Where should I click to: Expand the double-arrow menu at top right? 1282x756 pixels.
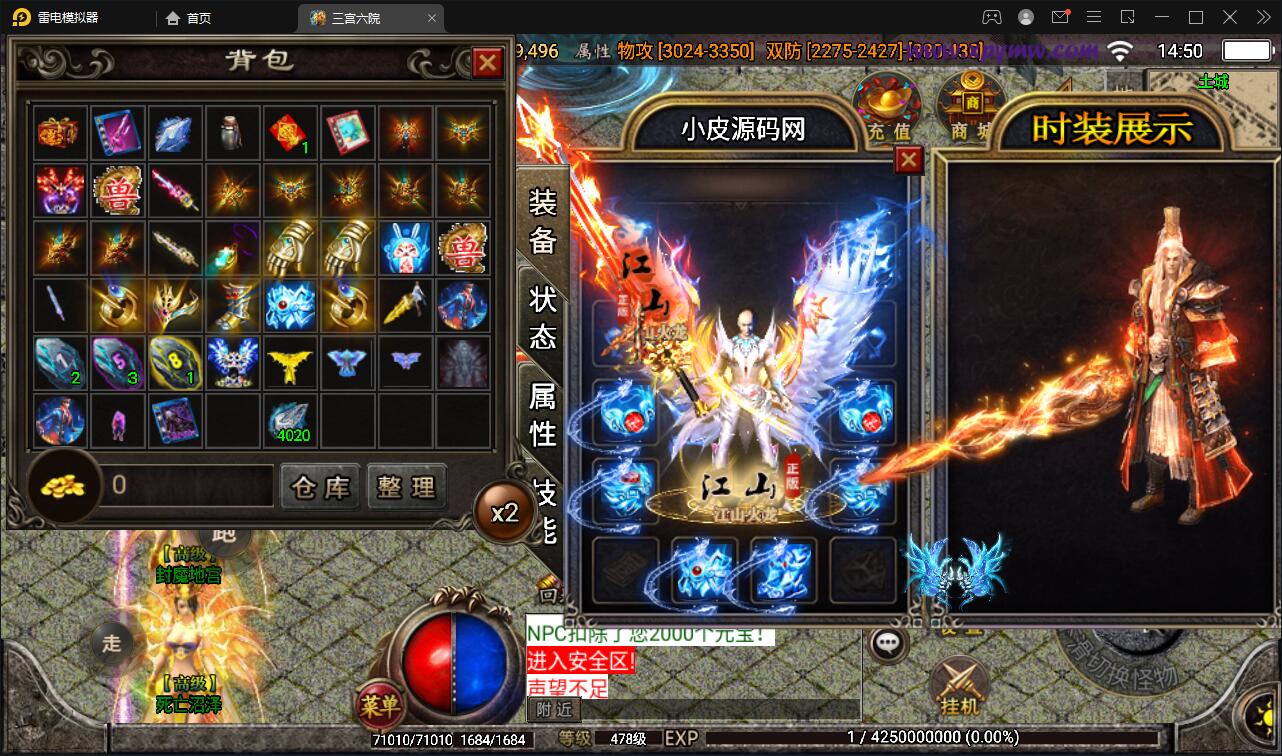click(1262, 17)
